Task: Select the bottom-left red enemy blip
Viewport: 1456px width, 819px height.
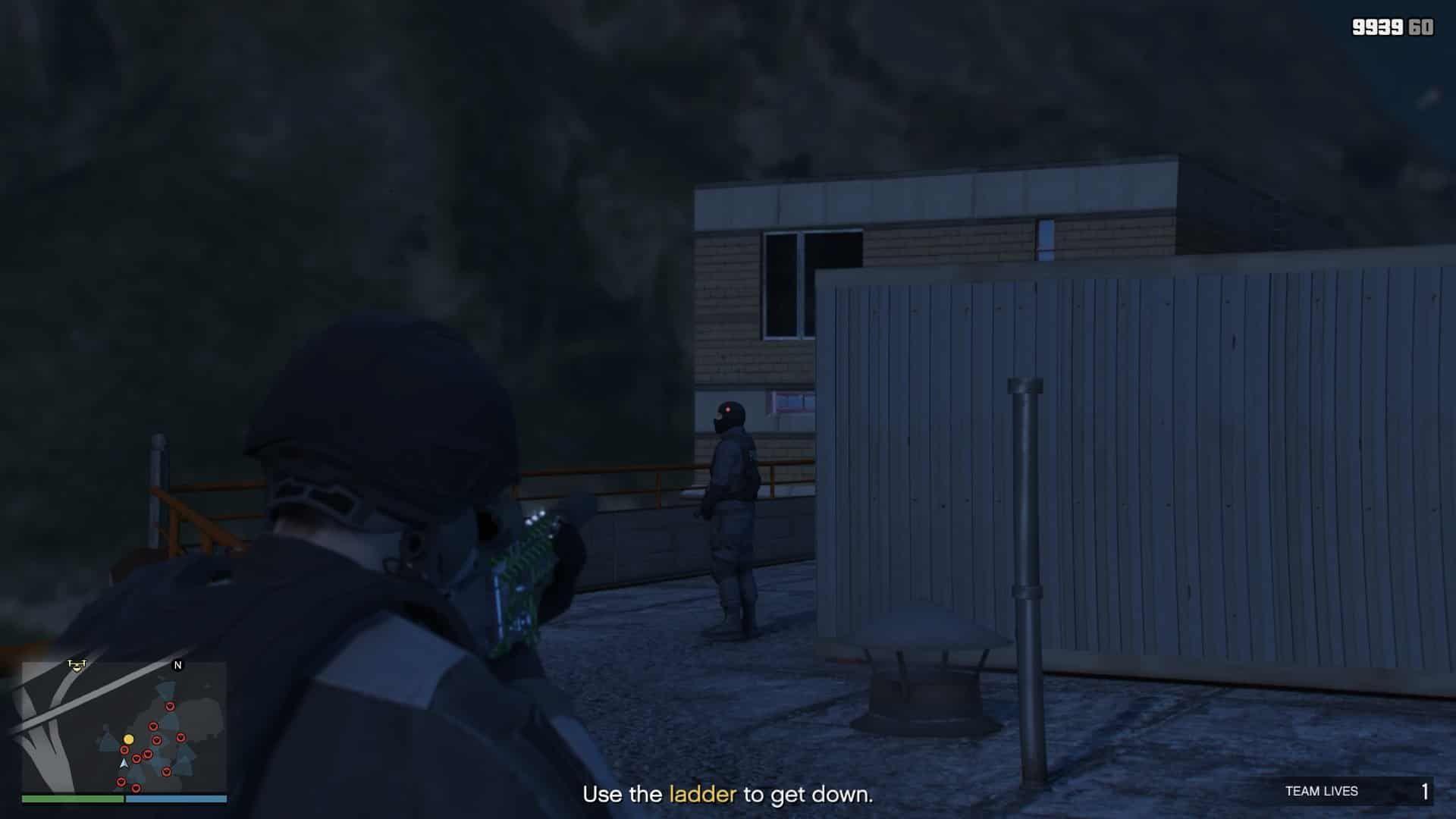Action: click(x=121, y=783)
